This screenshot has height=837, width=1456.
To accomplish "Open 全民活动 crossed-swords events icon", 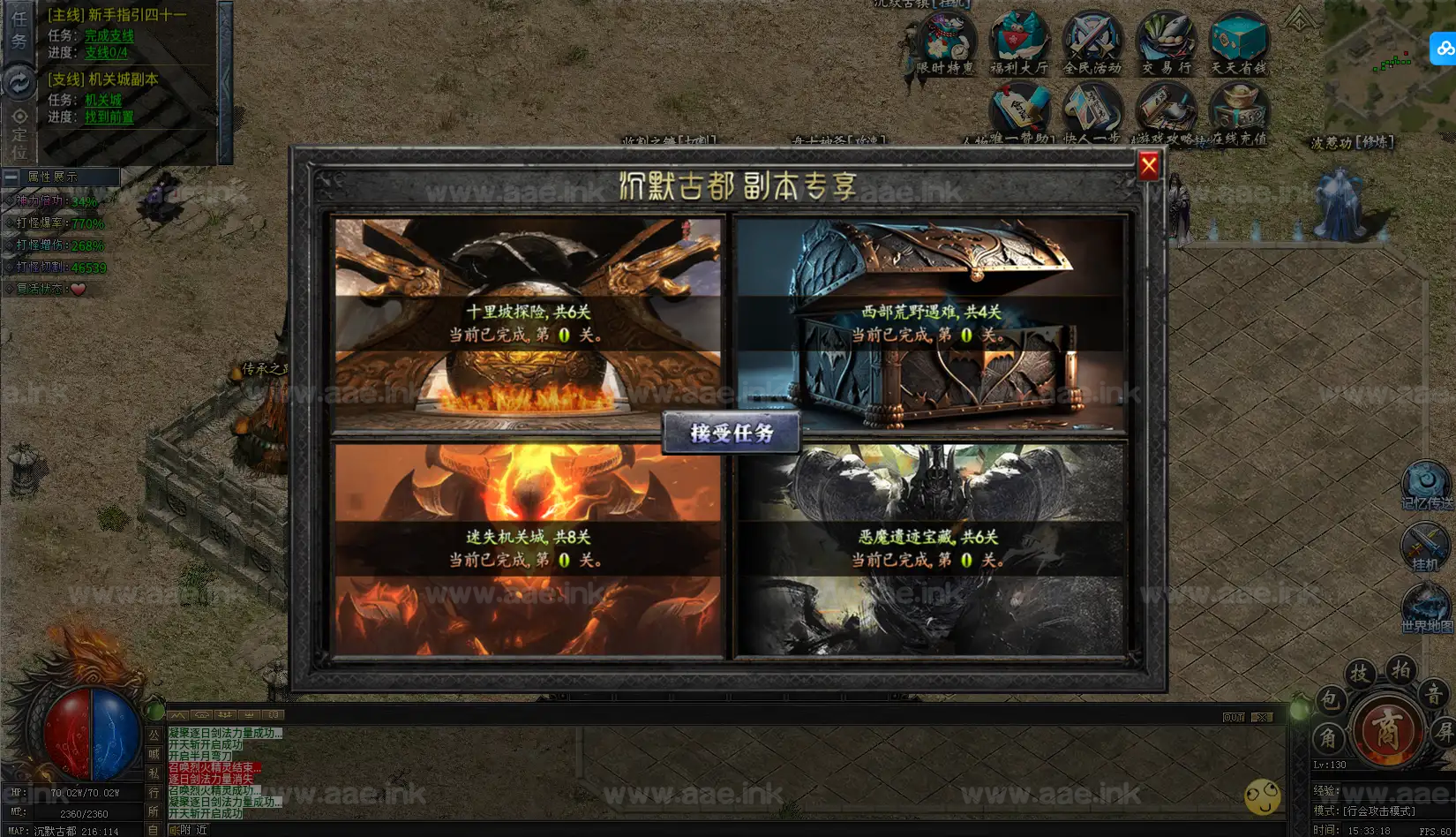I will (1092, 41).
